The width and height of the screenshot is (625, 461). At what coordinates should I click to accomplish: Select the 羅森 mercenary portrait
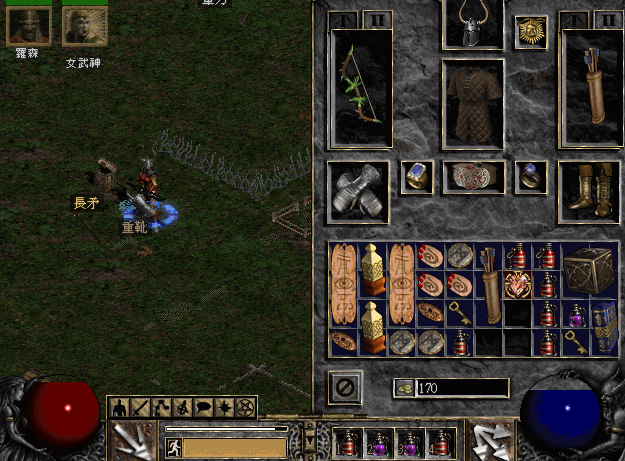coord(28,27)
